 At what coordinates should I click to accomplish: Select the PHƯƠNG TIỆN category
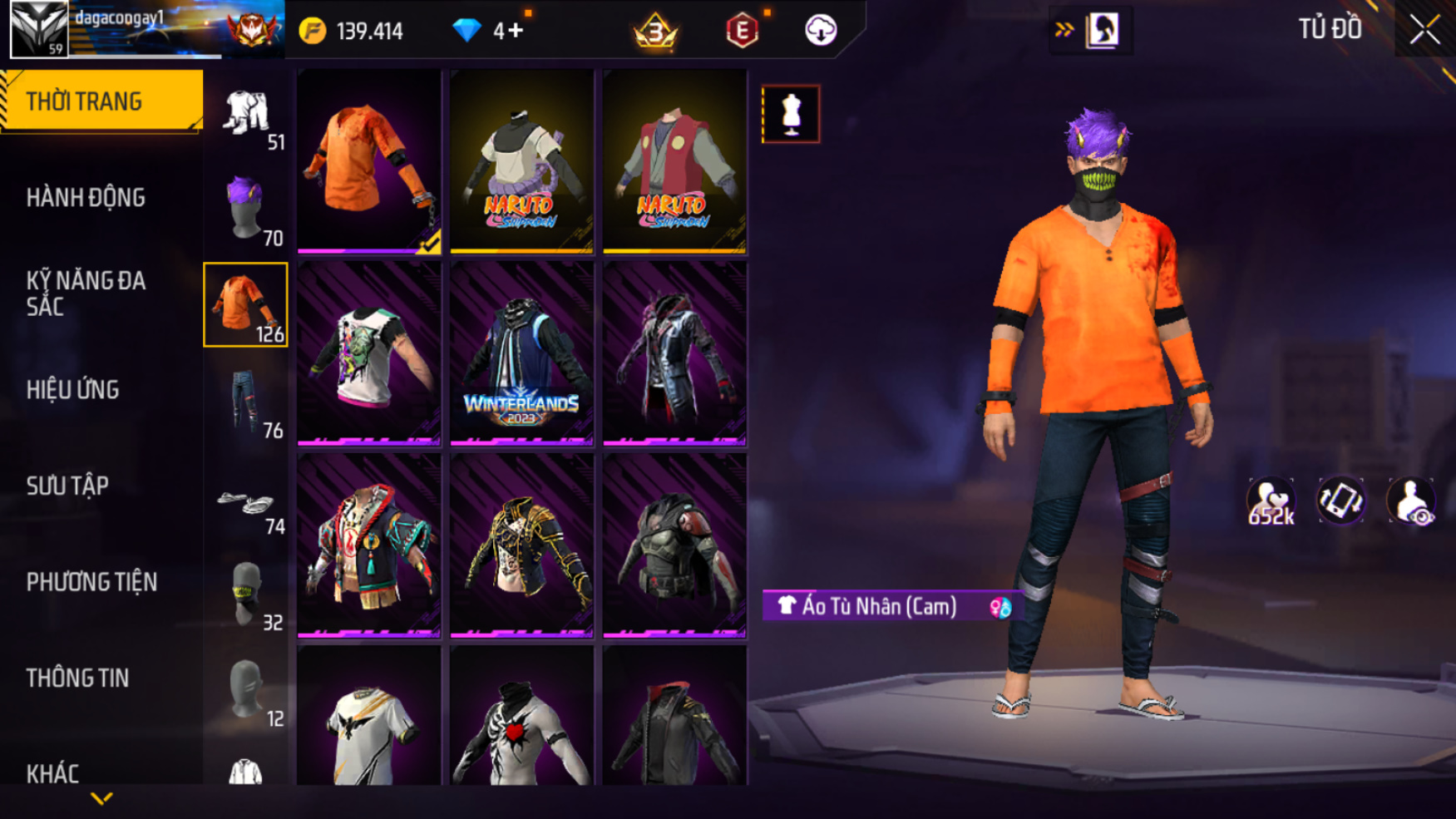[x=91, y=582]
